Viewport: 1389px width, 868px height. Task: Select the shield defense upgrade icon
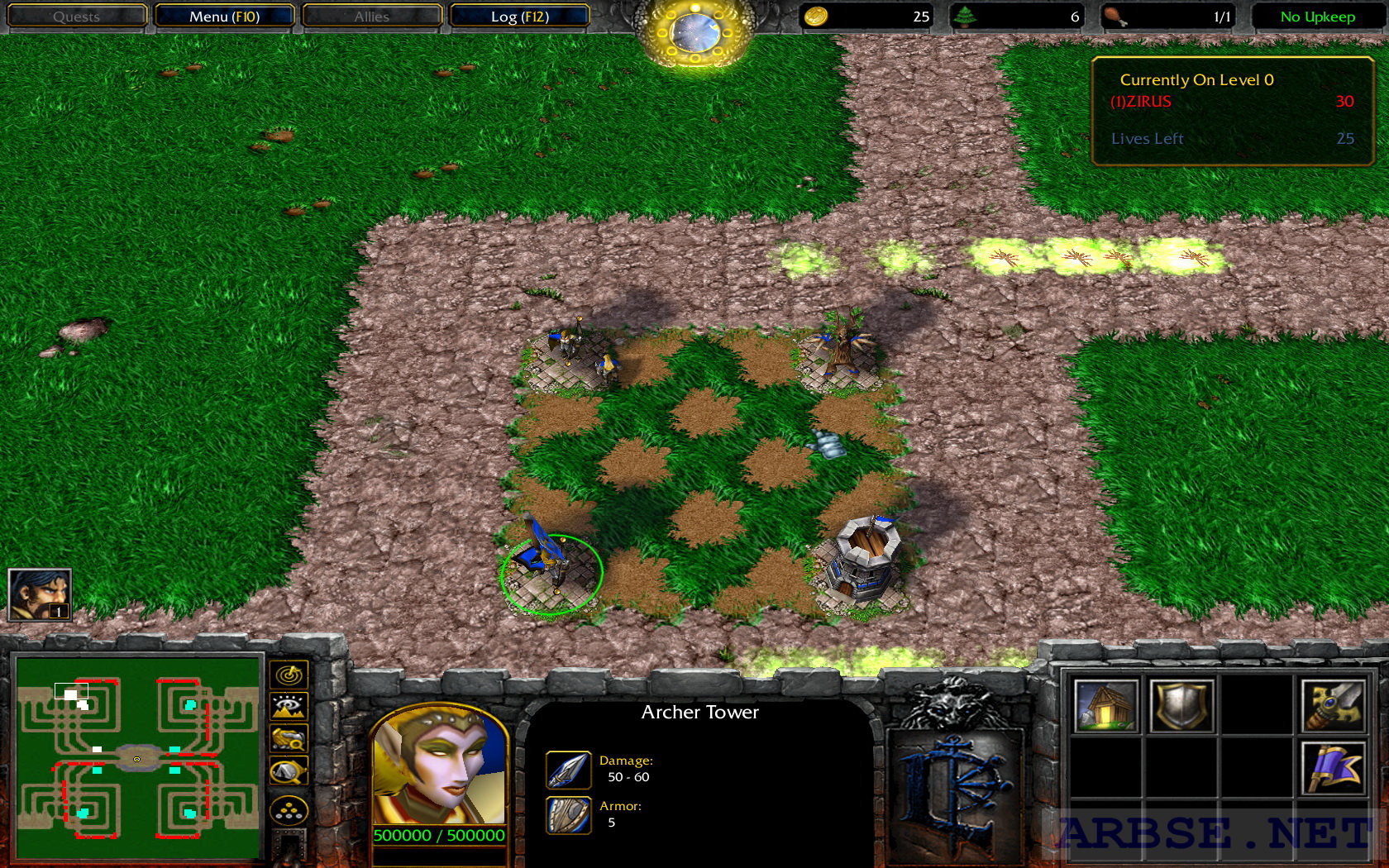click(x=1184, y=706)
